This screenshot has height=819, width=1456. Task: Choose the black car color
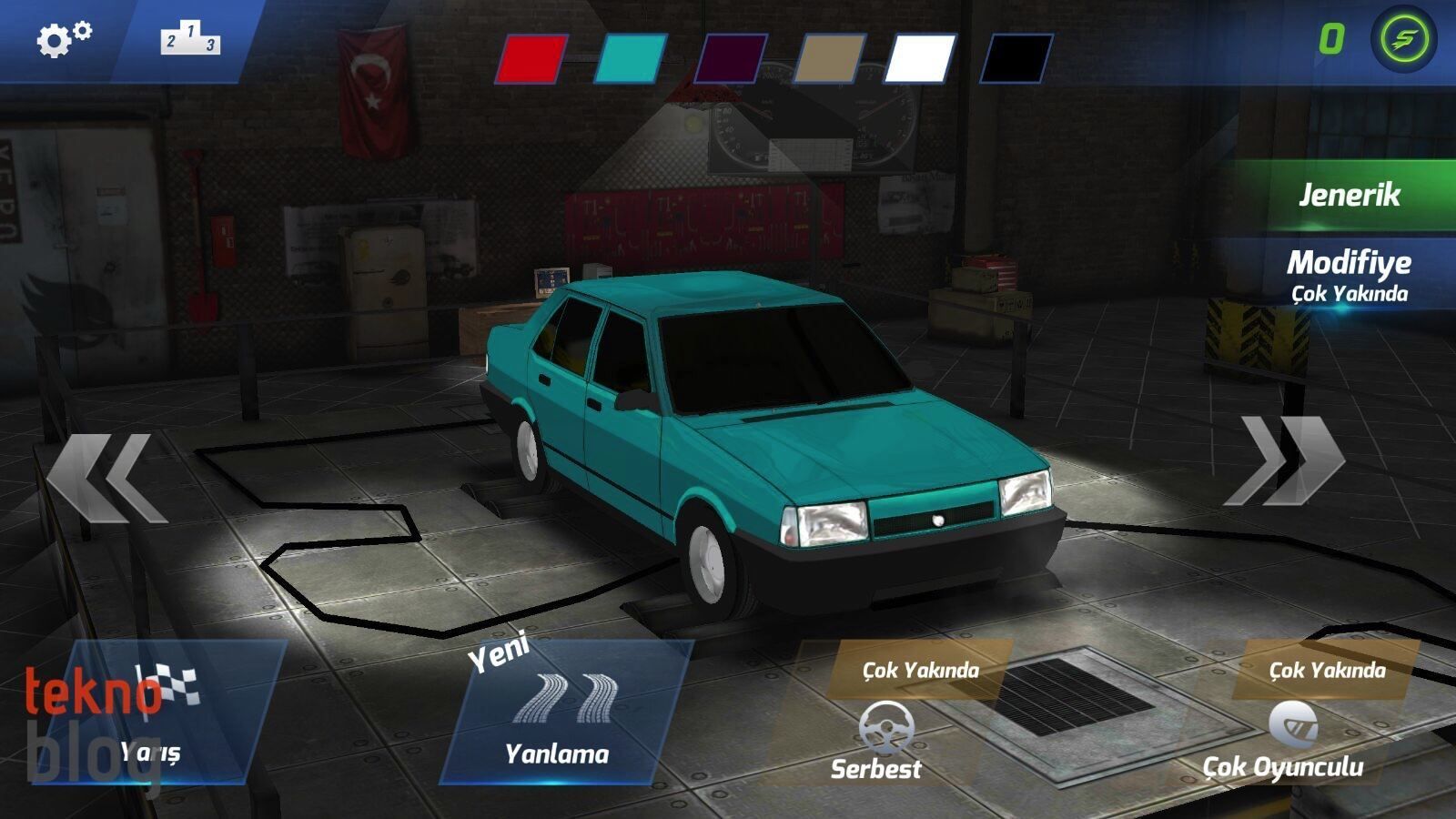coord(1017,59)
